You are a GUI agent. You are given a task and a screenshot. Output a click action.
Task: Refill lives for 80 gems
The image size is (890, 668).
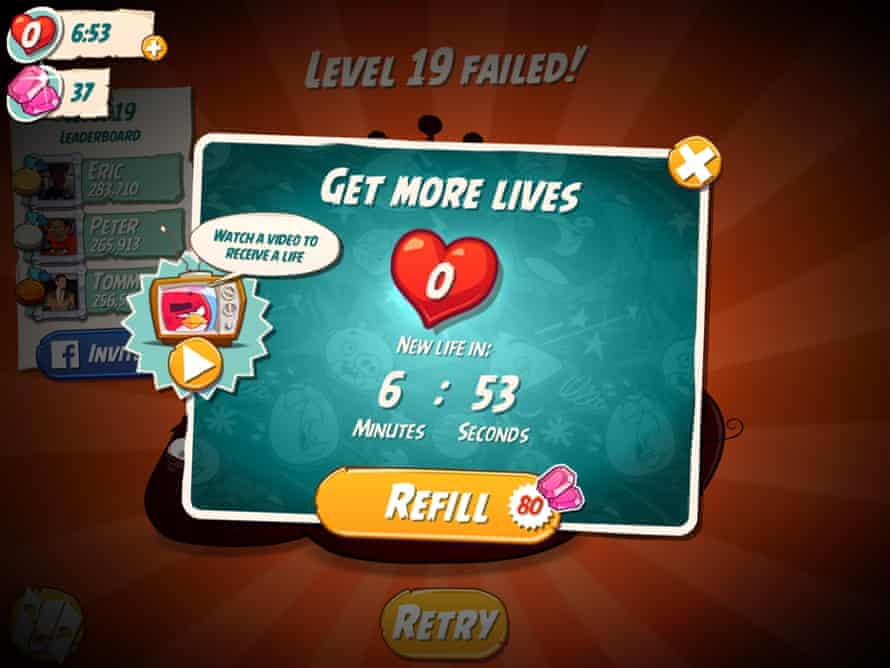pos(440,504)
